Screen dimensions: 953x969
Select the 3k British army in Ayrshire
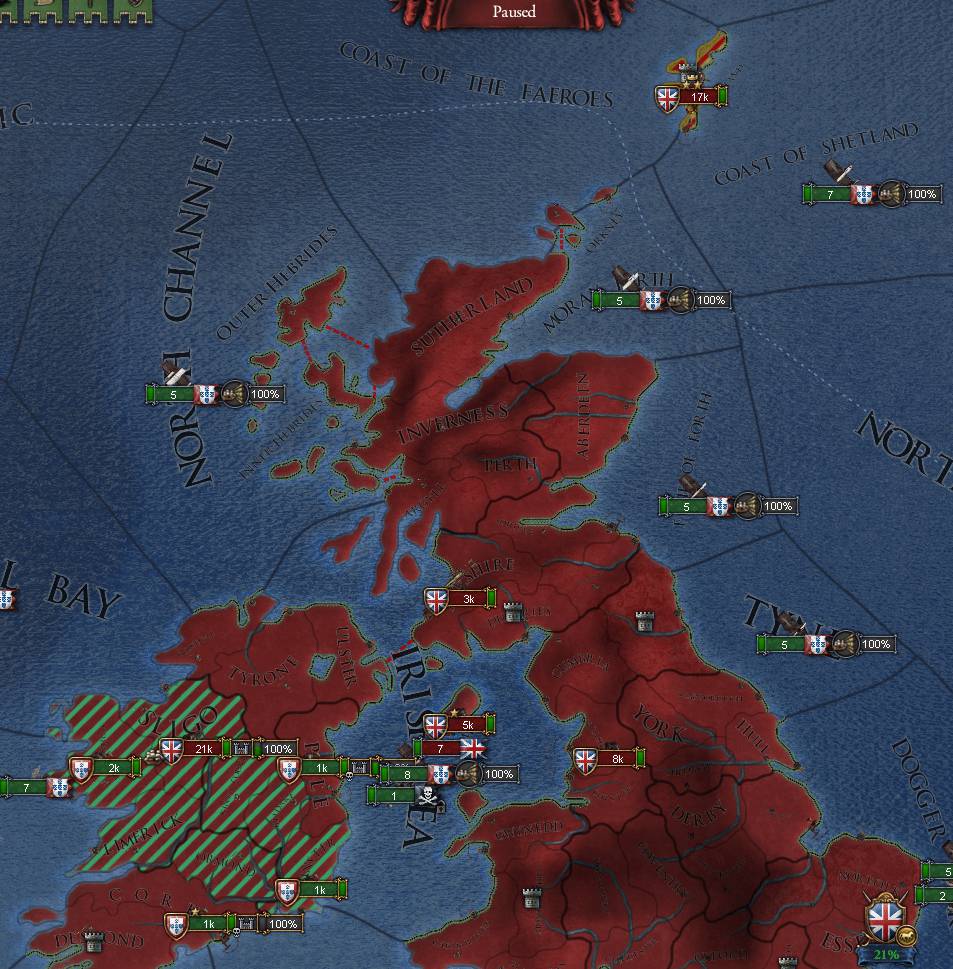click(467, 599)
